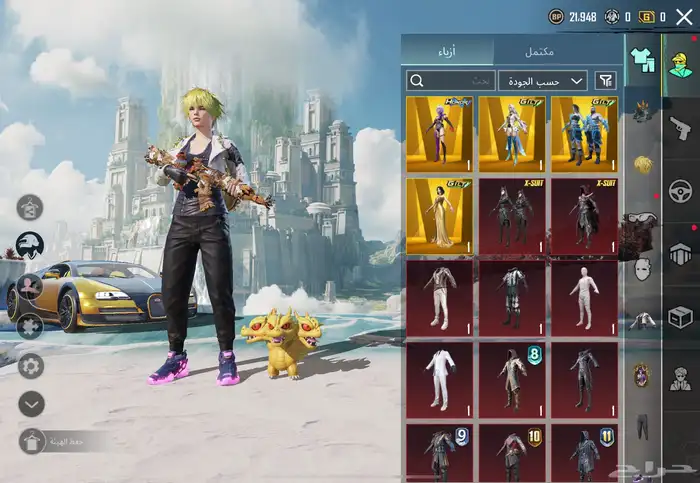Close the inventory screen with the X
The height and width of the screenshot is (483, 700).
684,17
